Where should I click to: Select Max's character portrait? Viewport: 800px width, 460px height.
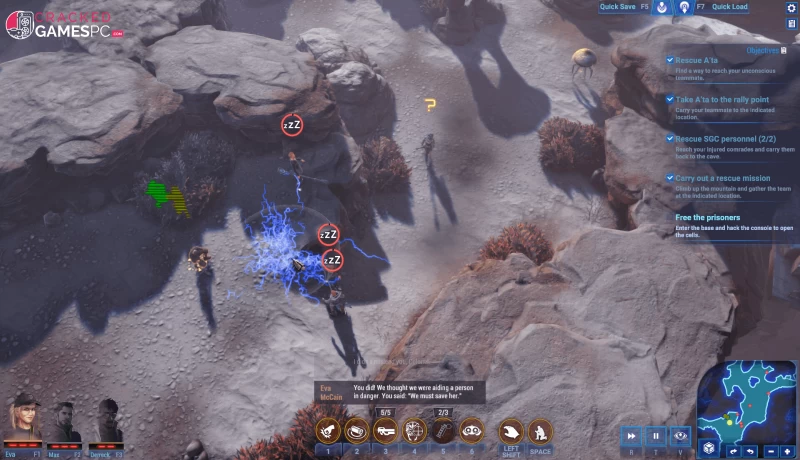pos(66,420)
